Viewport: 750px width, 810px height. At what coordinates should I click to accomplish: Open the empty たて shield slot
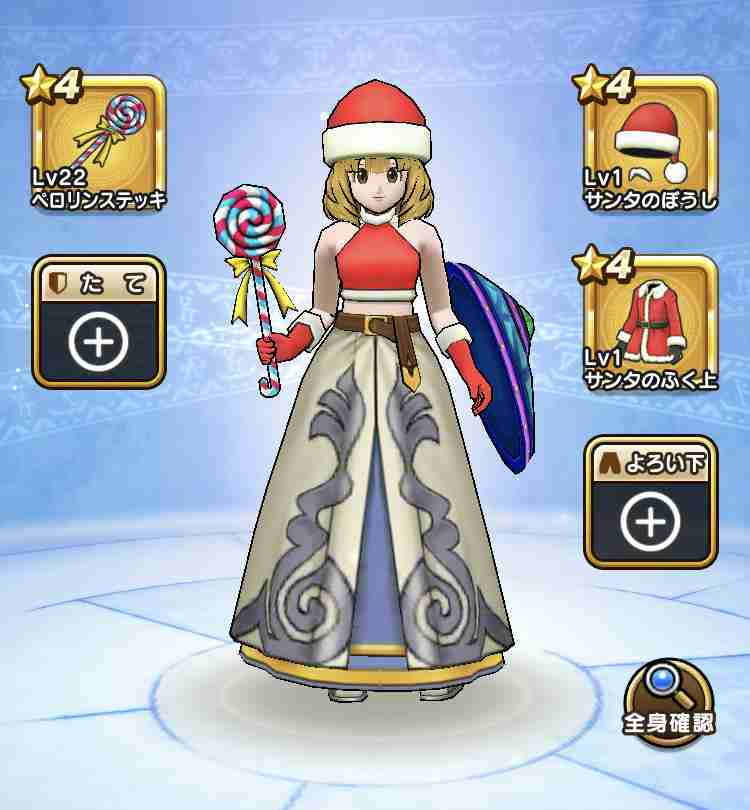(98, 323)
